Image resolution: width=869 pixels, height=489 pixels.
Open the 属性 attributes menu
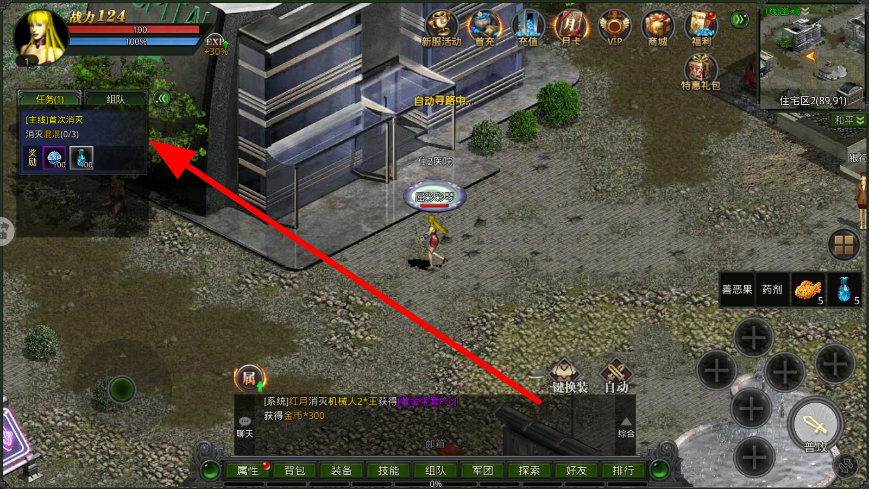point(247,470)
